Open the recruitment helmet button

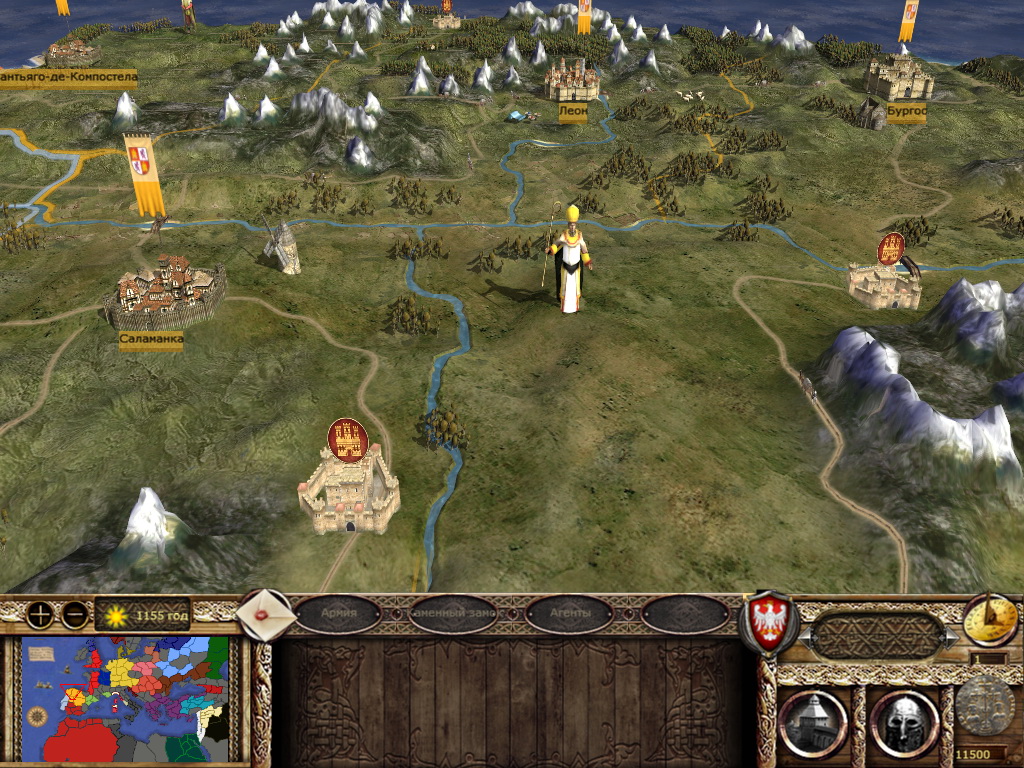(x=903, y=723)
